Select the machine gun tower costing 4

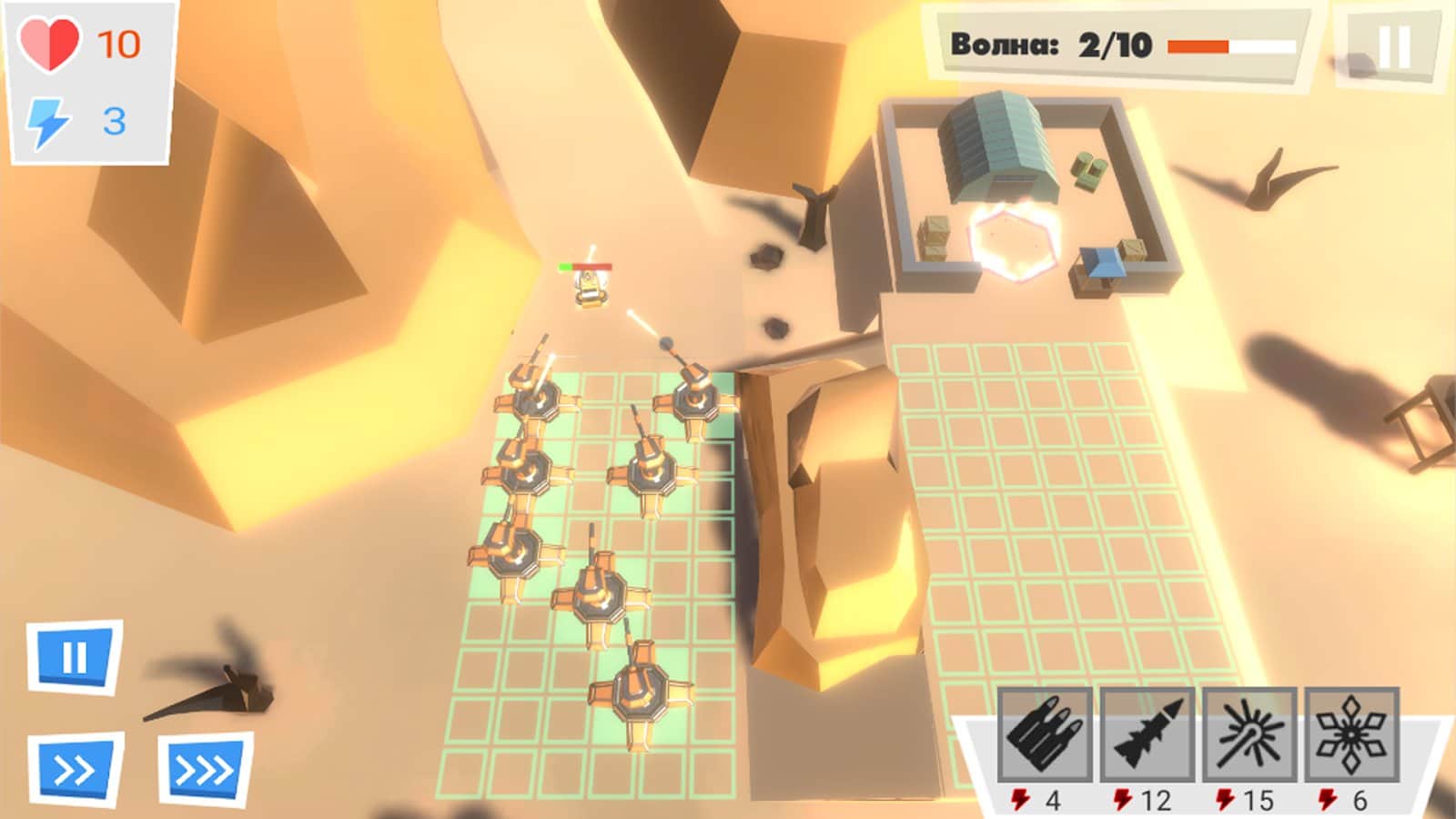click(x=1045, y=734)
